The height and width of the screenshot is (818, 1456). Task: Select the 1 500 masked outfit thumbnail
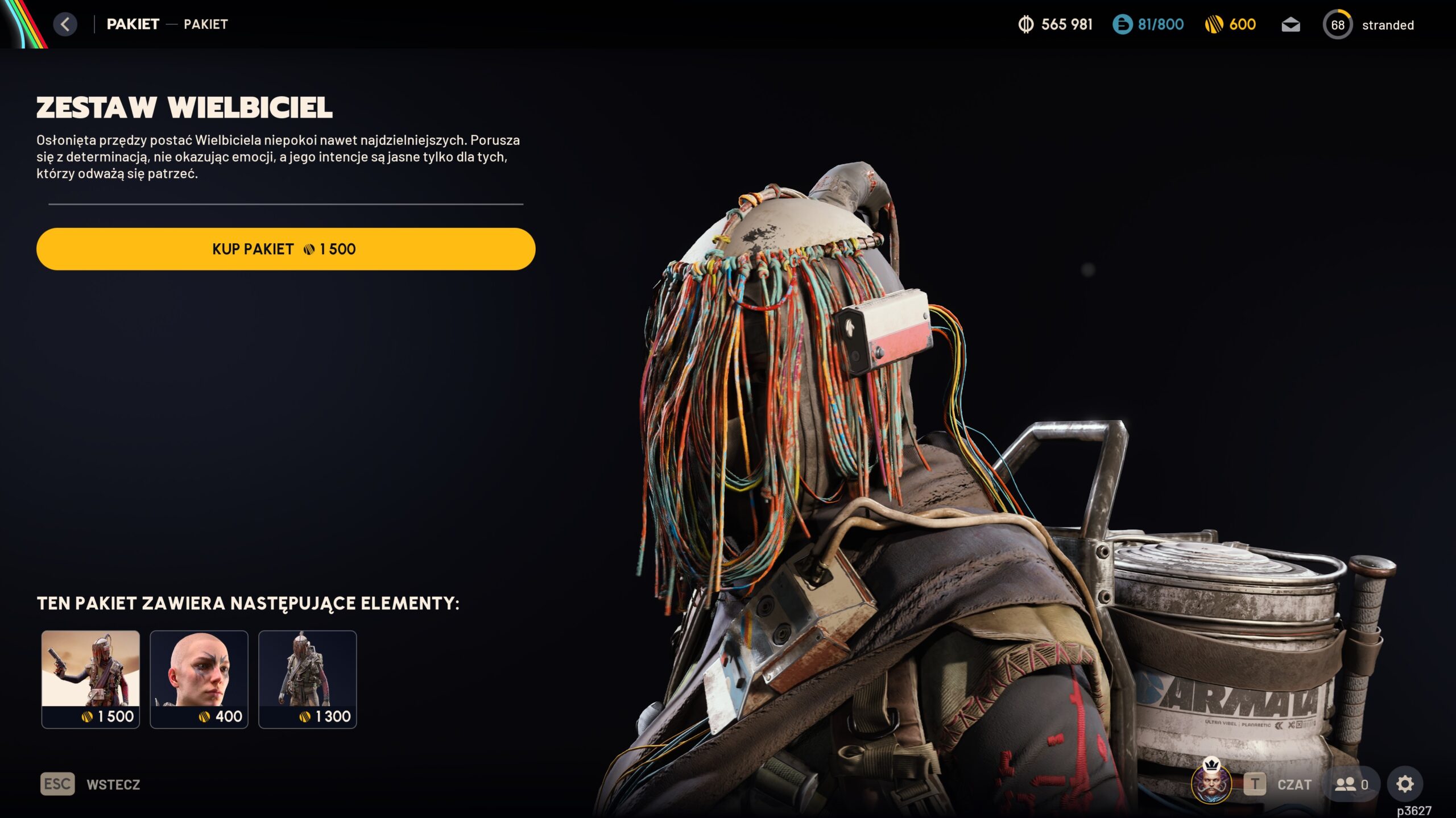tap(90, 679)
